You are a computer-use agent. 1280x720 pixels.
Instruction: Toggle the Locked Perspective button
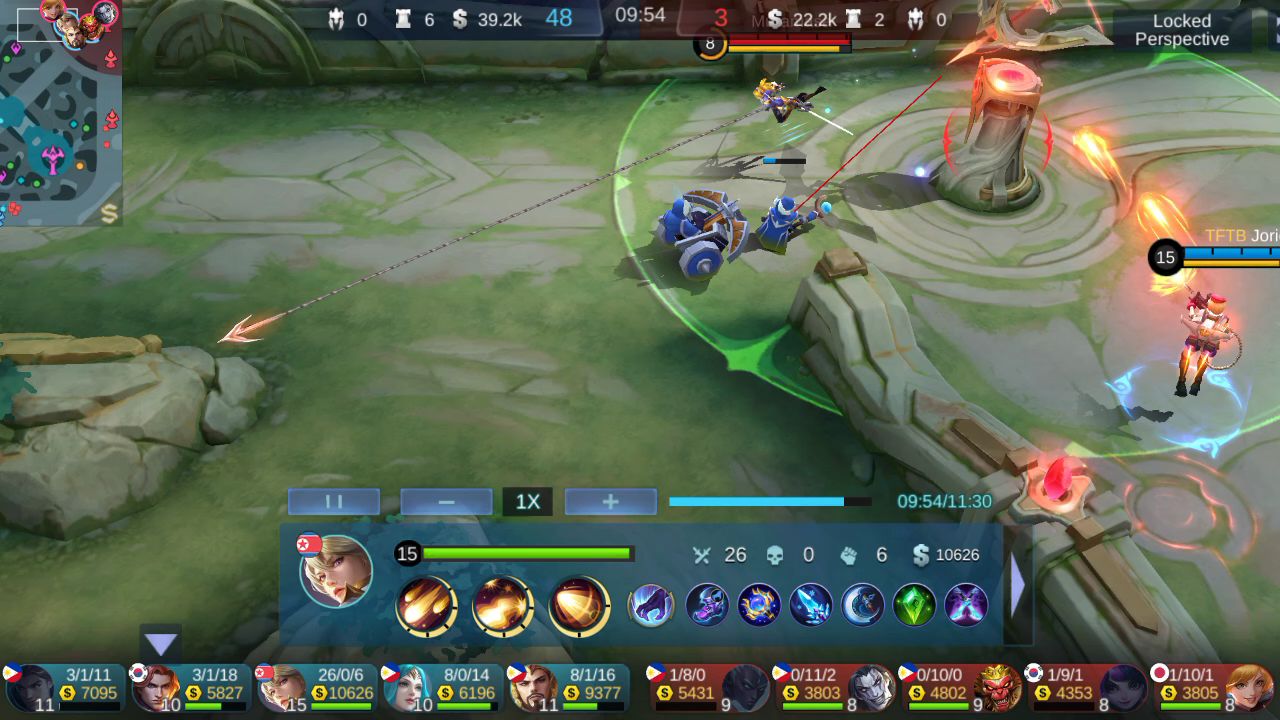click(1181, 30)
